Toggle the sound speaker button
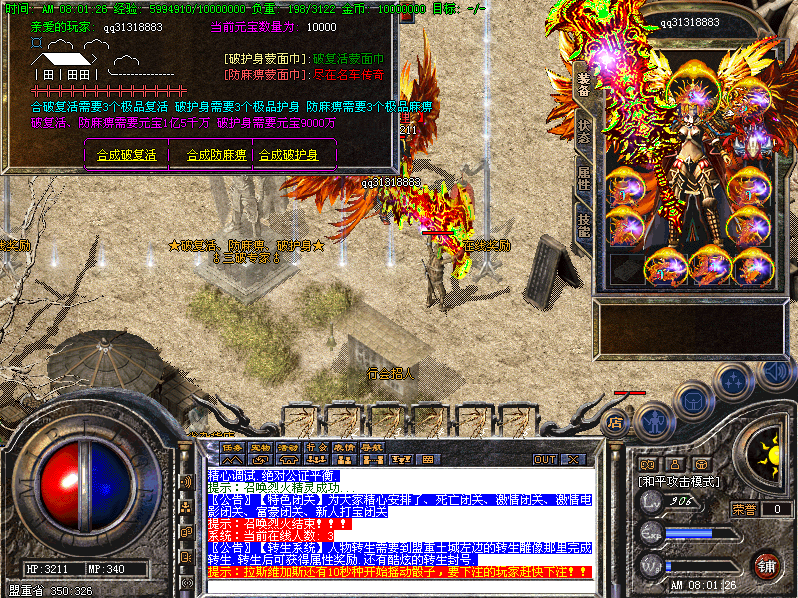The image size is (798, 598). (x=774, y=372)
